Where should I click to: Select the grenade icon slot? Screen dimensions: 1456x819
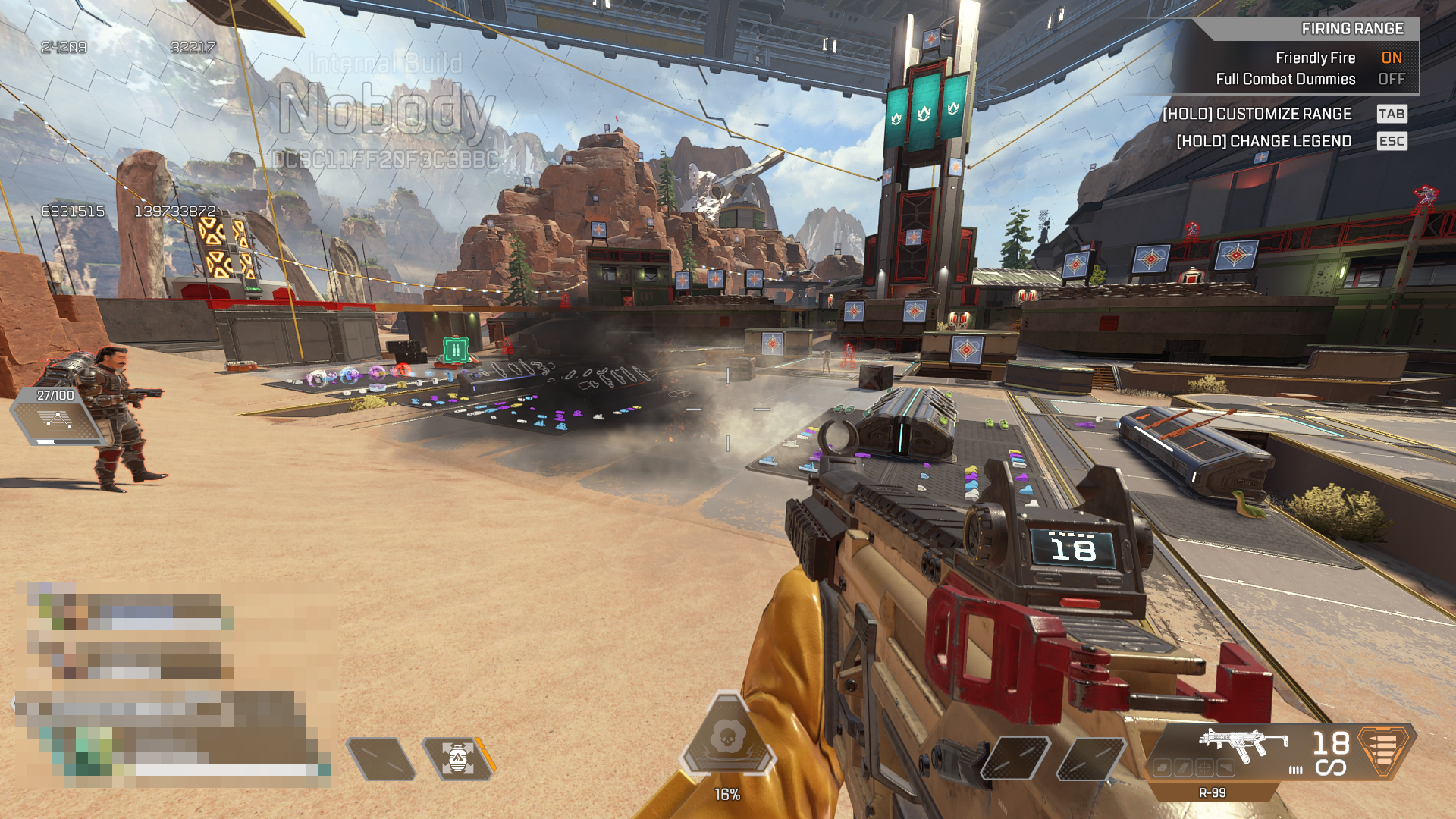[457, 758]
